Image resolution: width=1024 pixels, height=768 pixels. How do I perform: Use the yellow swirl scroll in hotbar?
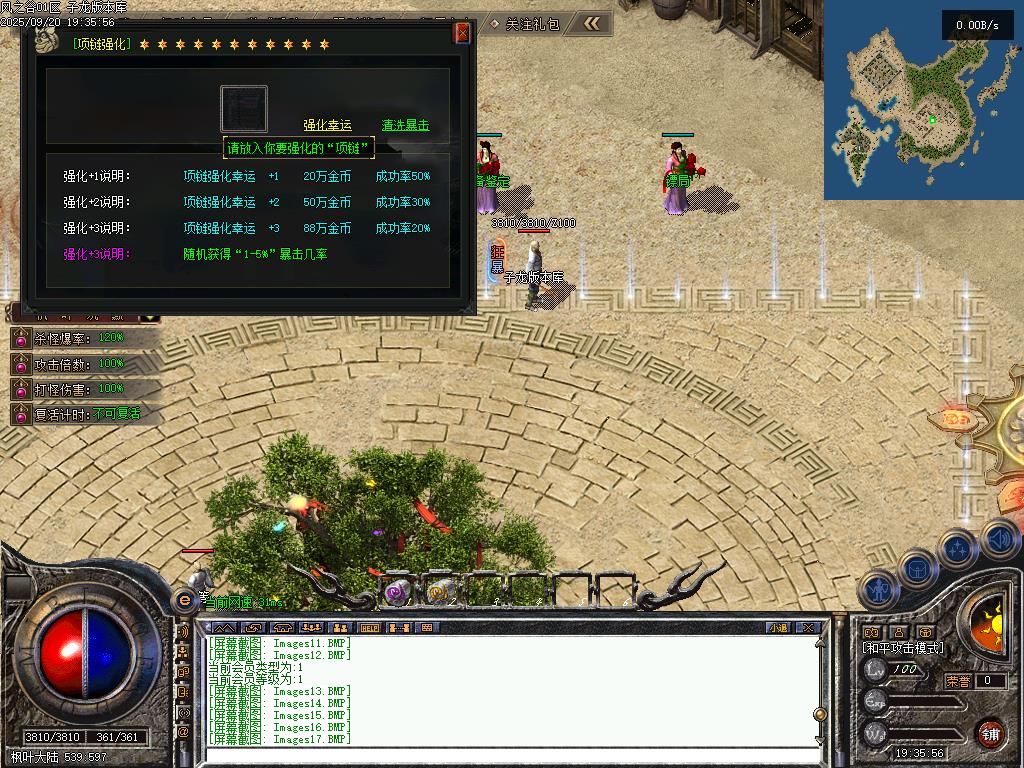[x=437, y=593]
